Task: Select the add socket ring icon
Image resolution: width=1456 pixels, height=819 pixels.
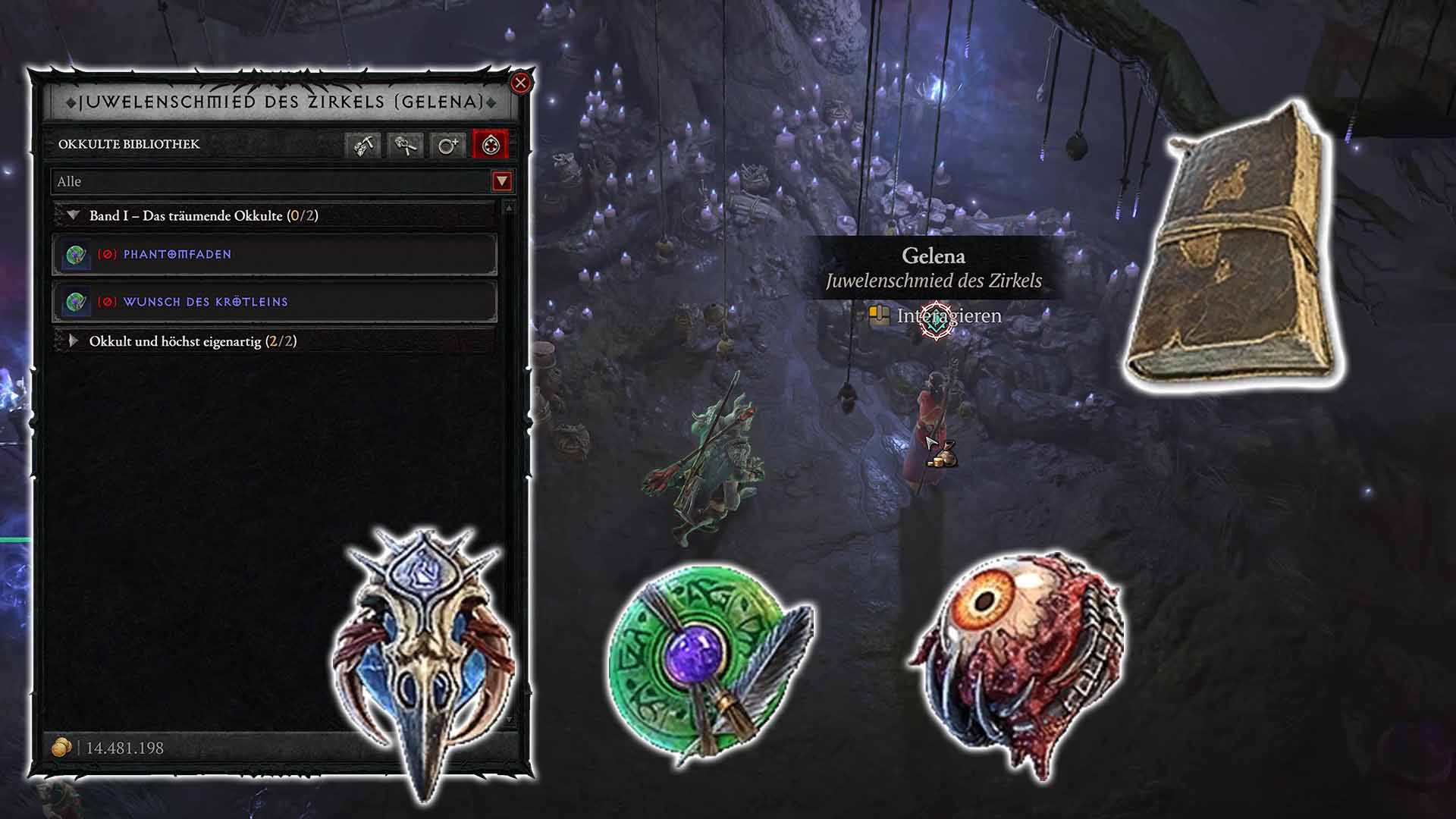Action: point(449,147)
